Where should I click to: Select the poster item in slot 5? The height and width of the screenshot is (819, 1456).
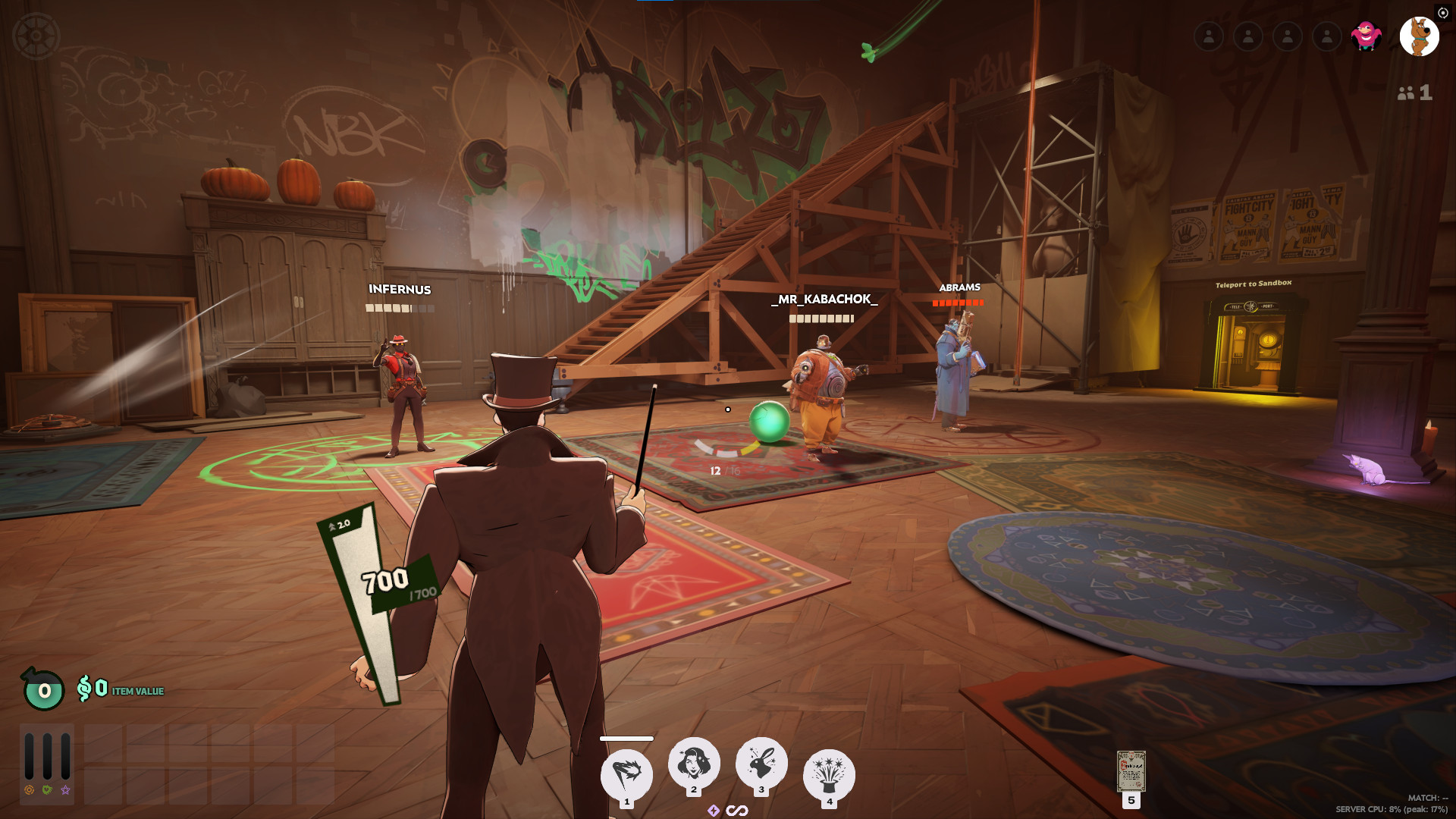[x=1131, y=771]
